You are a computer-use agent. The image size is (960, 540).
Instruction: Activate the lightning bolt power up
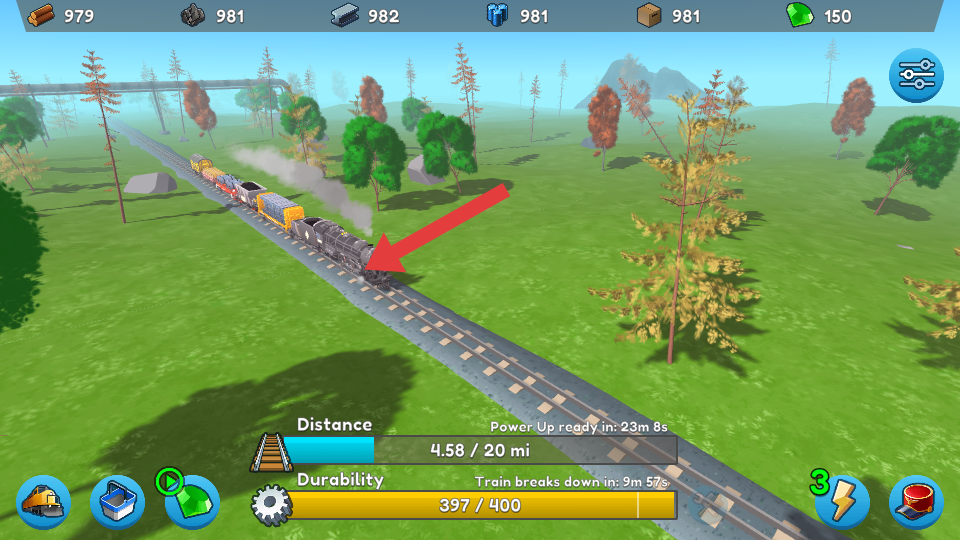coord(842,501)
